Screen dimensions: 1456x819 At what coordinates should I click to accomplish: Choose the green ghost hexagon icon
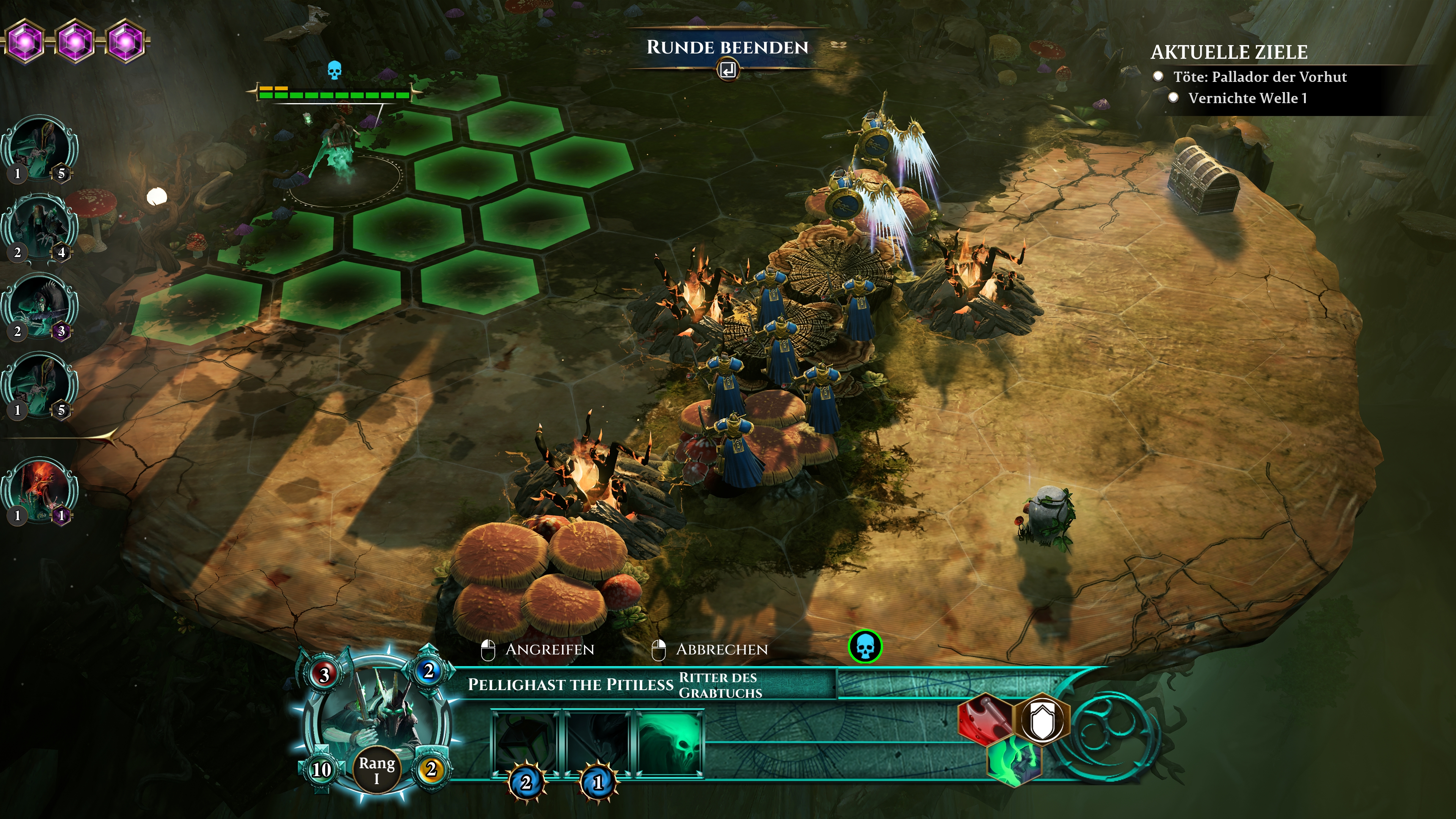point(1014,762)
